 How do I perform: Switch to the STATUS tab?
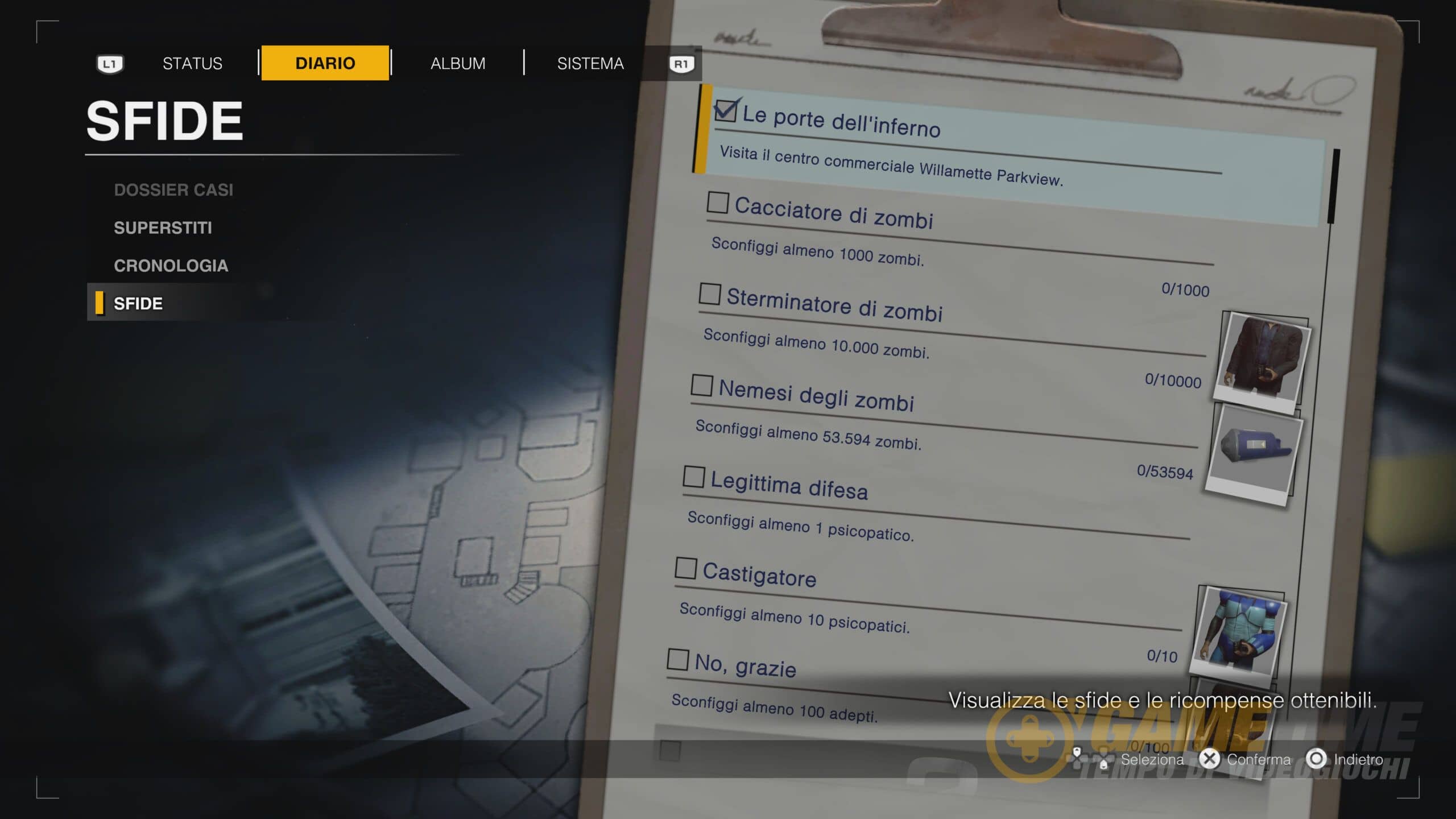(x=192, y=63)
